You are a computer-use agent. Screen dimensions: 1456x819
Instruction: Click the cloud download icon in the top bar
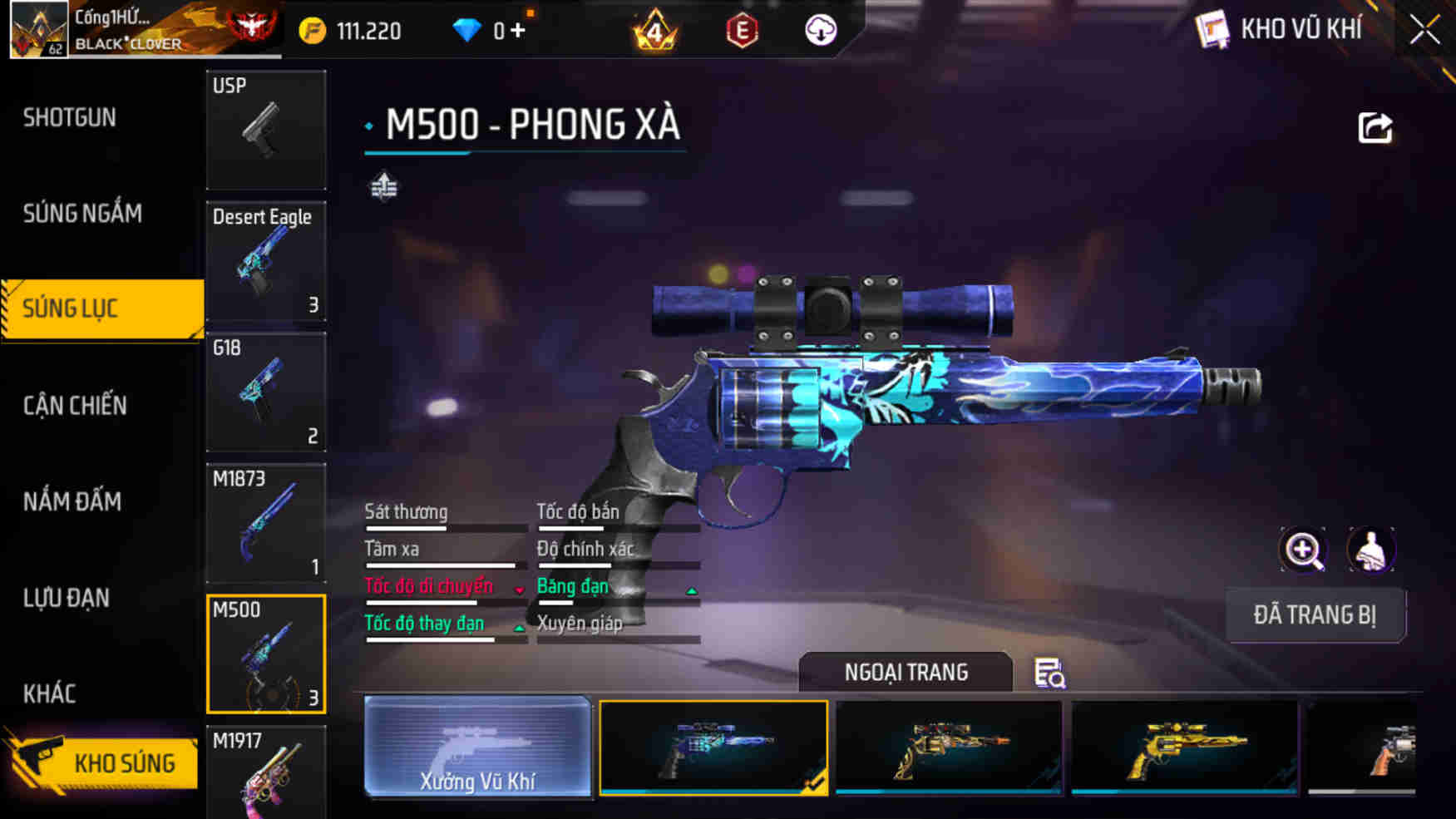pos(819,30)
